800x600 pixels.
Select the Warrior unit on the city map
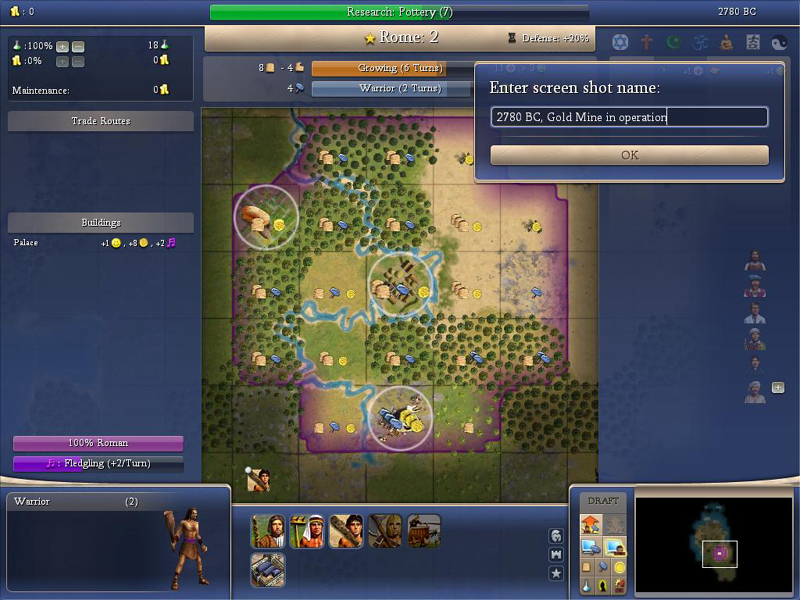pos(259,480)
